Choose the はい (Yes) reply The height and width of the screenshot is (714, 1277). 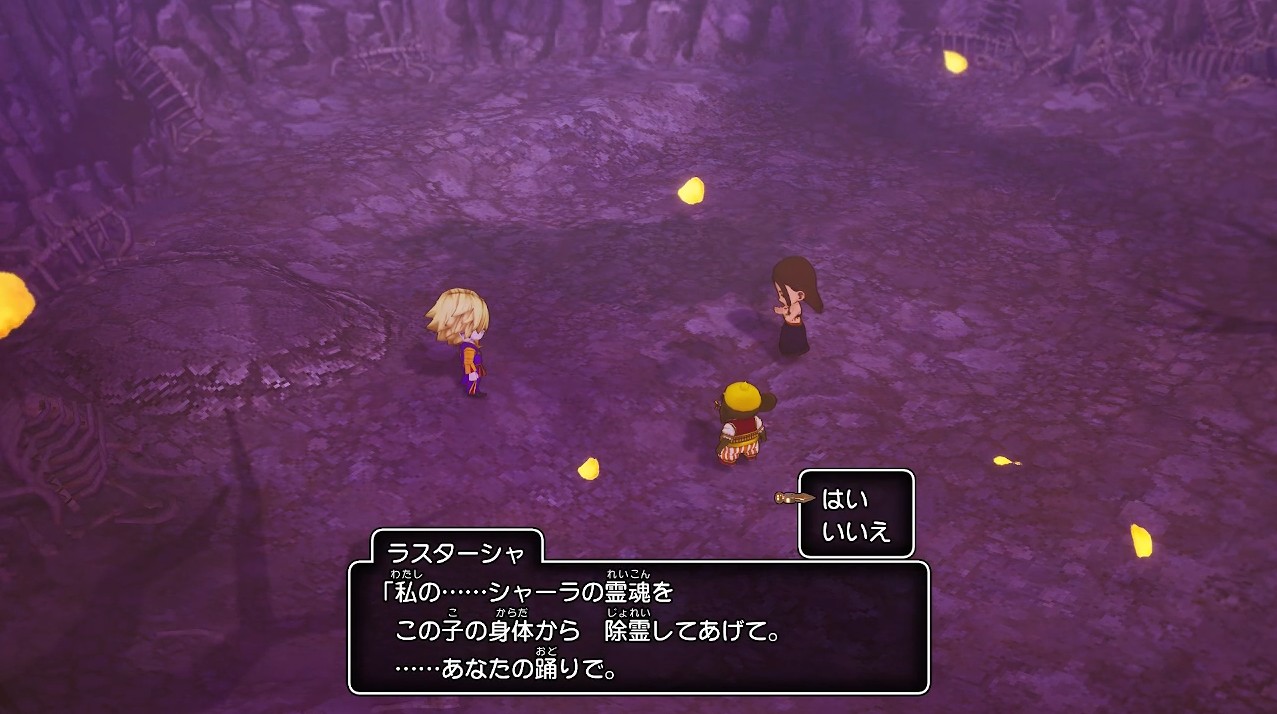coord(845,499)
